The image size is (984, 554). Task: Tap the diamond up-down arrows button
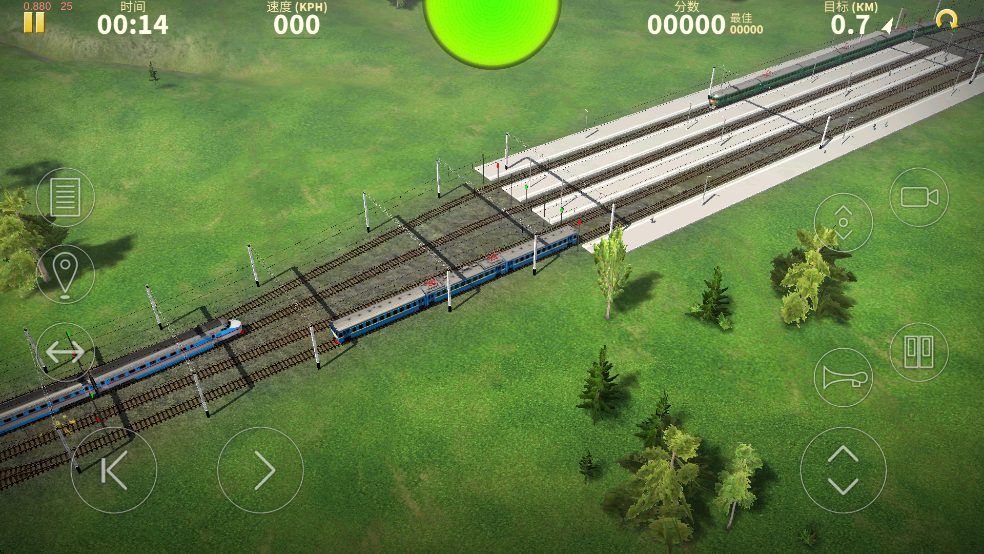(x=843, y=222)
